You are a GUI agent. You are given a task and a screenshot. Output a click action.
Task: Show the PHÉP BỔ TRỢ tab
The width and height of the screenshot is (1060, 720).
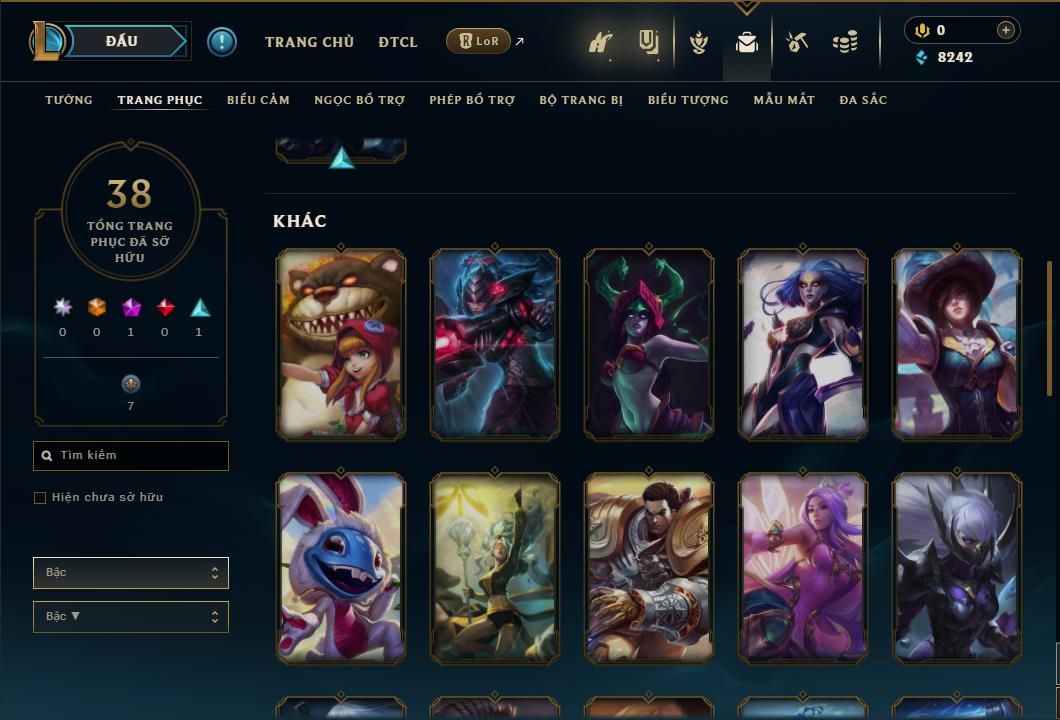[x=472, y=100]
